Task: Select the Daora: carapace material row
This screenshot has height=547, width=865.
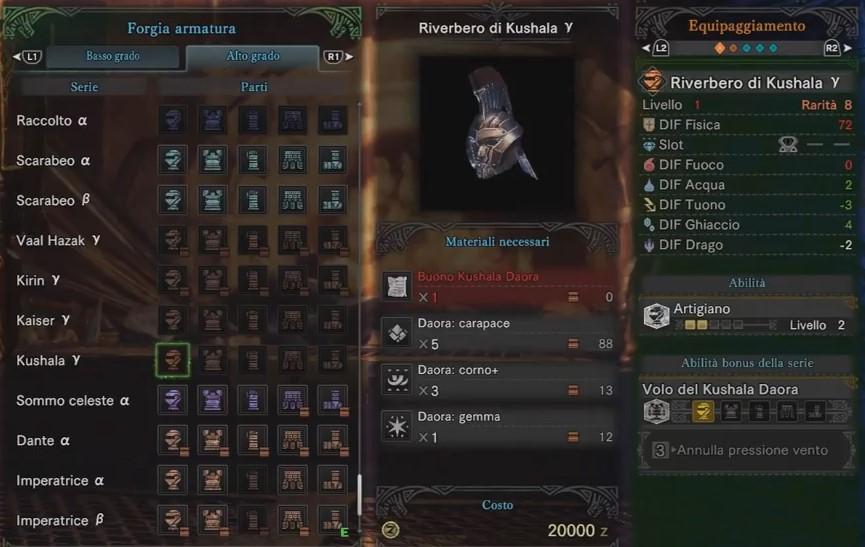Action: pyautogui.click(x=498, y=335)
